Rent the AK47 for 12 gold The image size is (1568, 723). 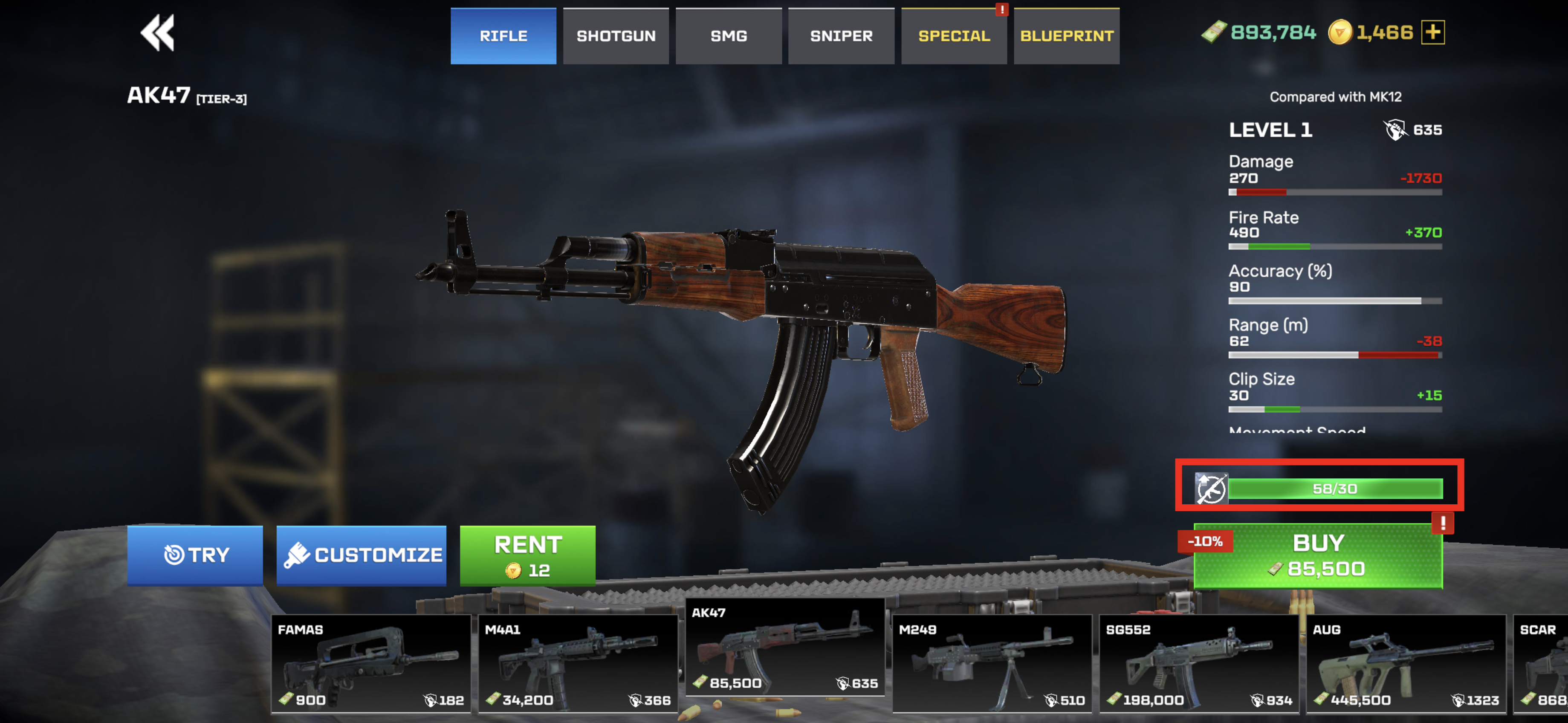point(527,555)
